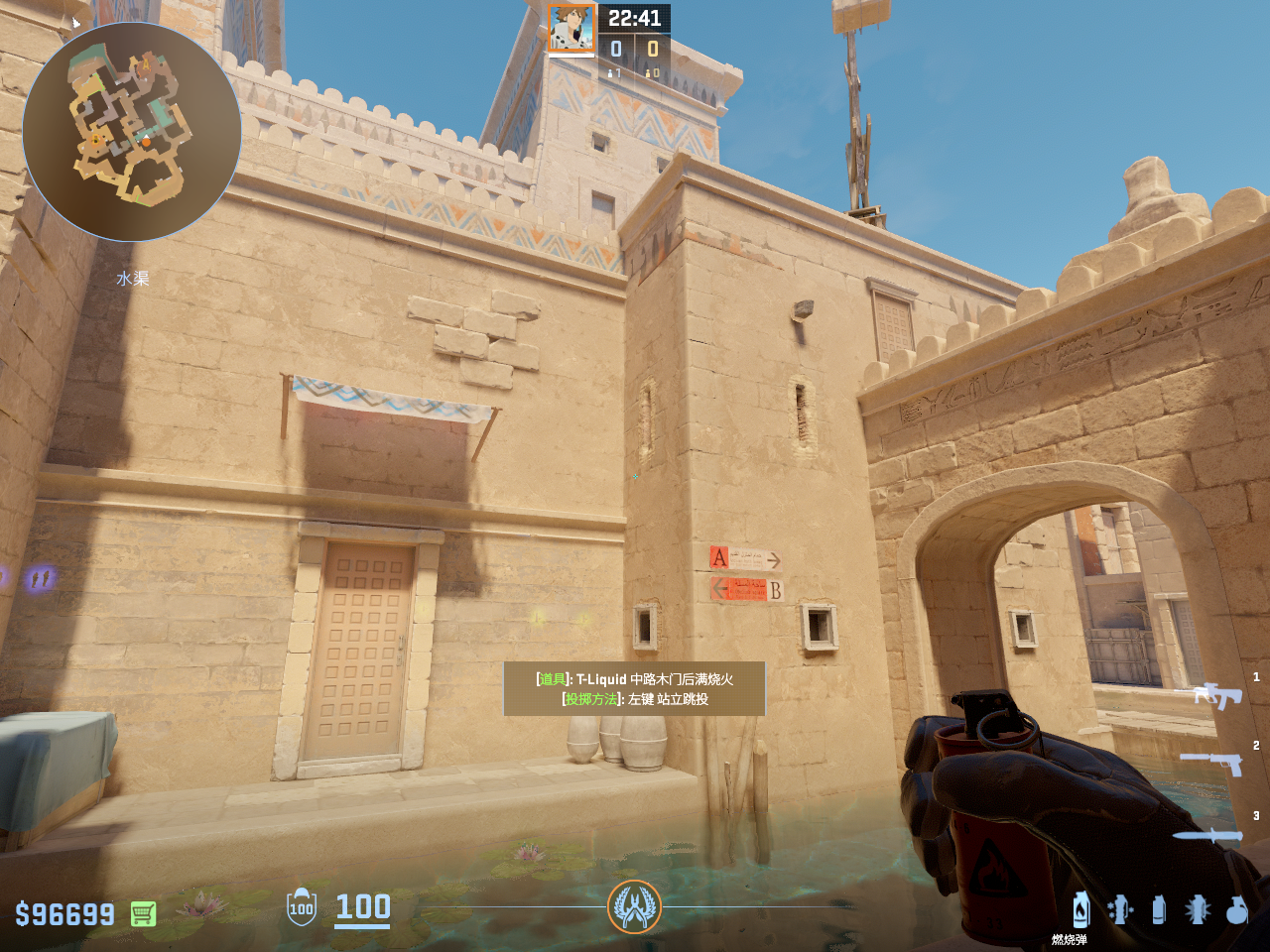
Task: Select the primary rifle in slot 1
Action: pos(1217,695)
